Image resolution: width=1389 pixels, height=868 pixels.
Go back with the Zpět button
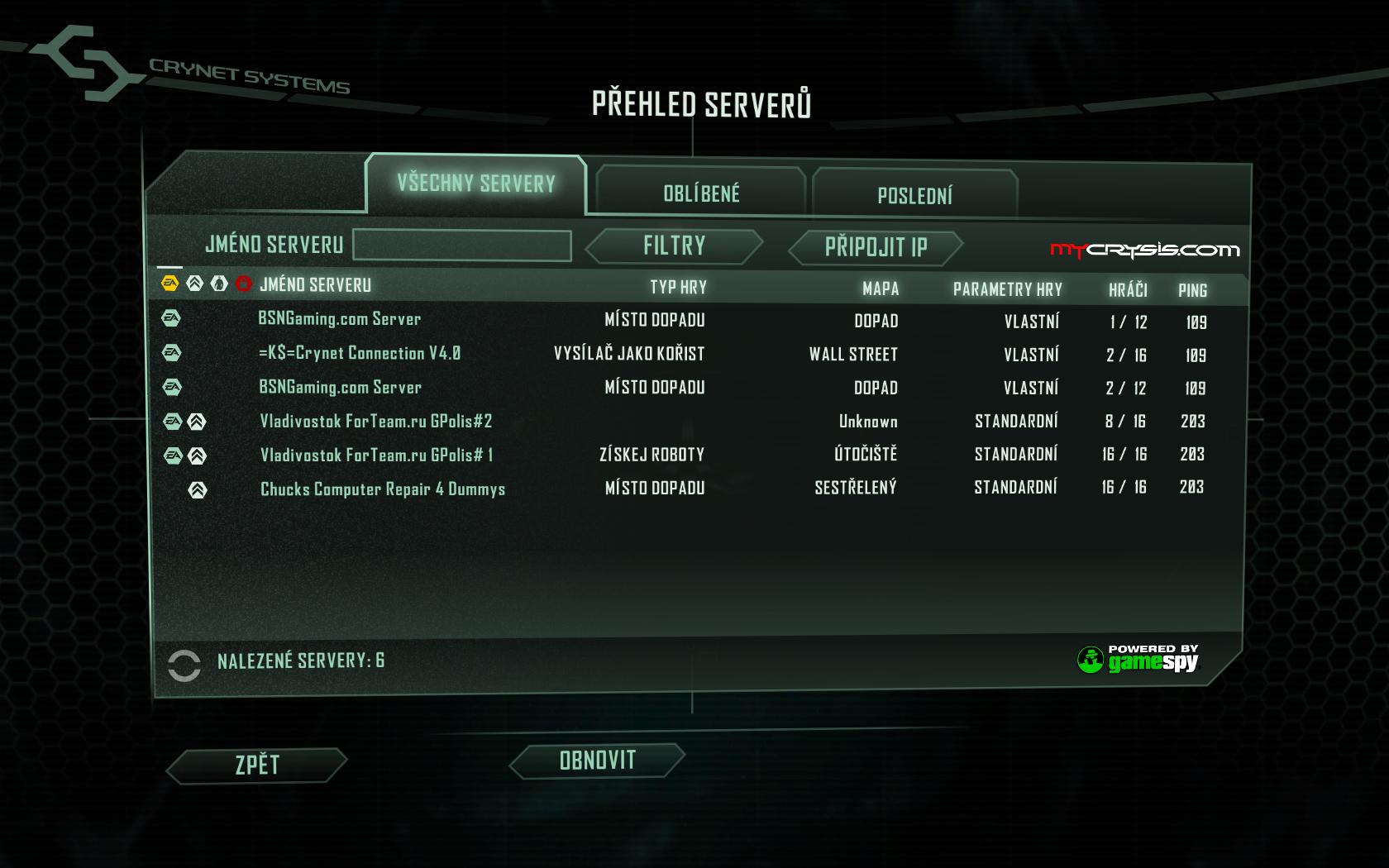[257, 765]
